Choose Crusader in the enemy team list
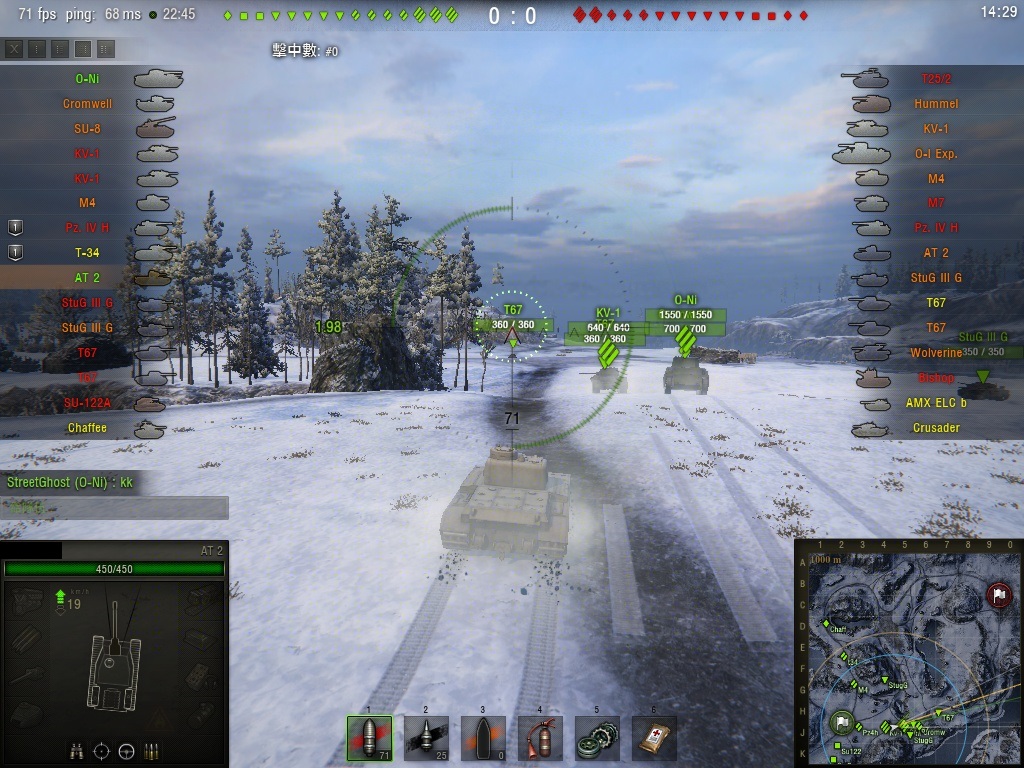This screenshot has width=1024, height=768. point(936,428)
